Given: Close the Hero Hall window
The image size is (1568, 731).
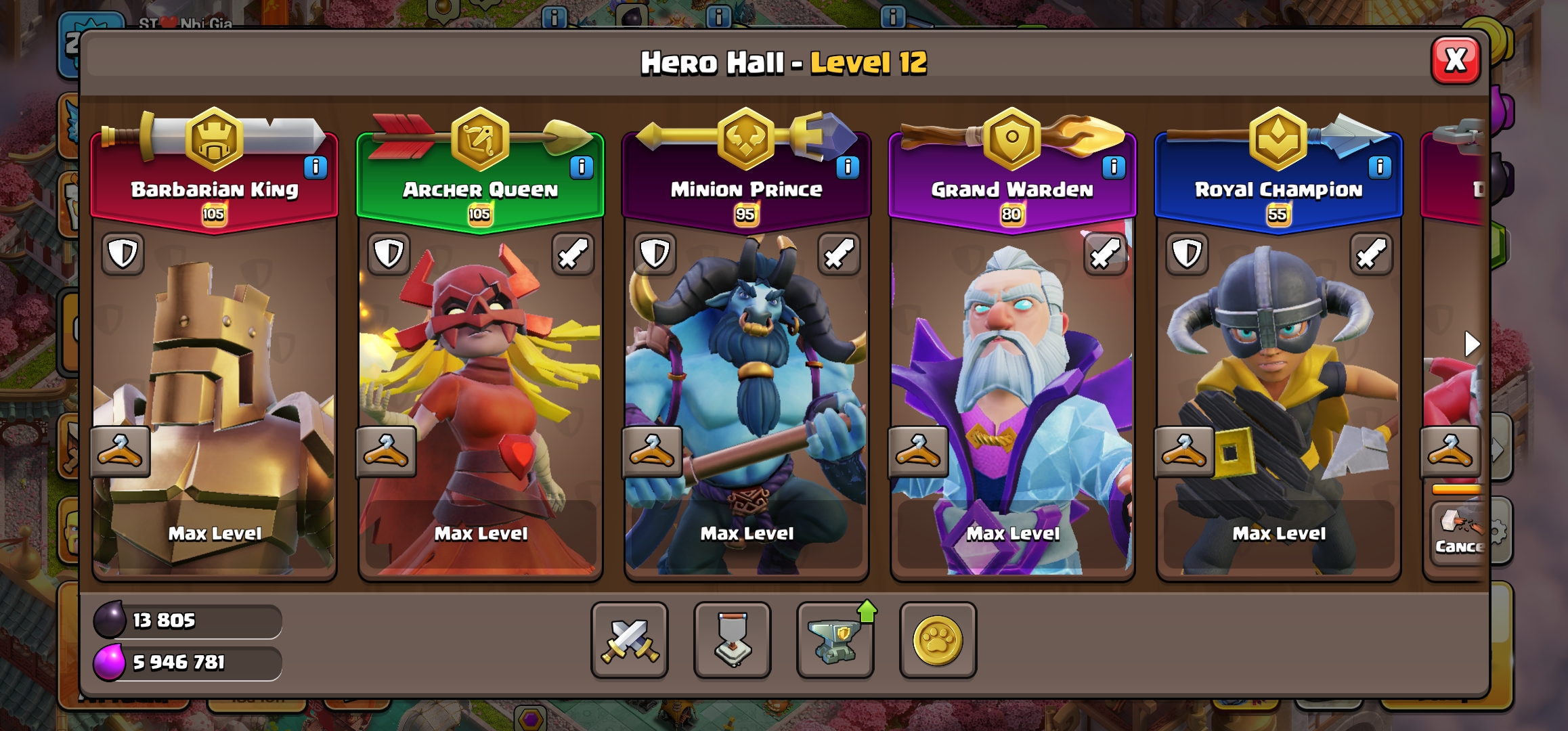Looking at the screenshot, I should [x=1455, y=61].
